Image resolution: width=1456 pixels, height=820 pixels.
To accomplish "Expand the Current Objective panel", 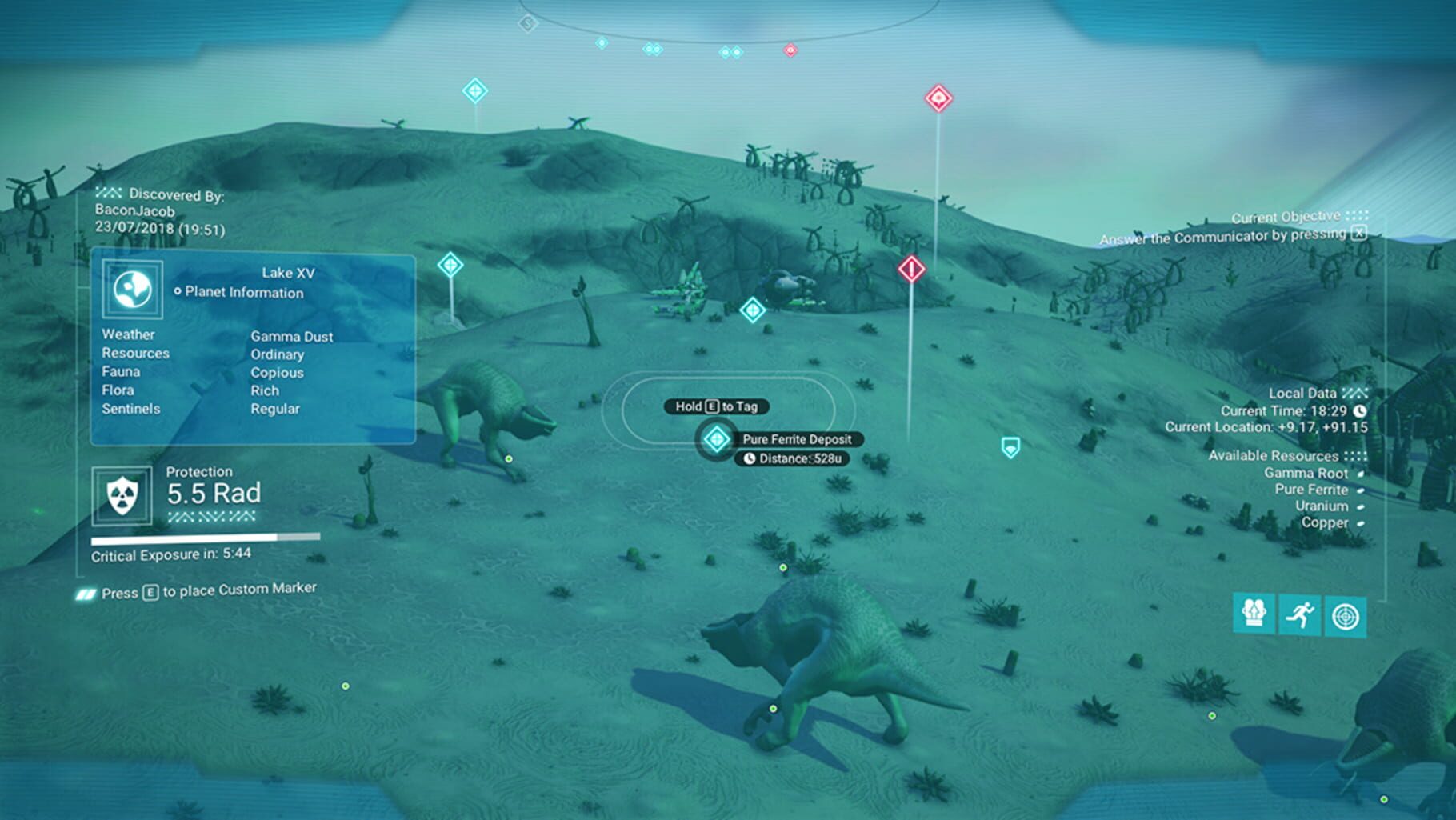I will point(1286,216).
